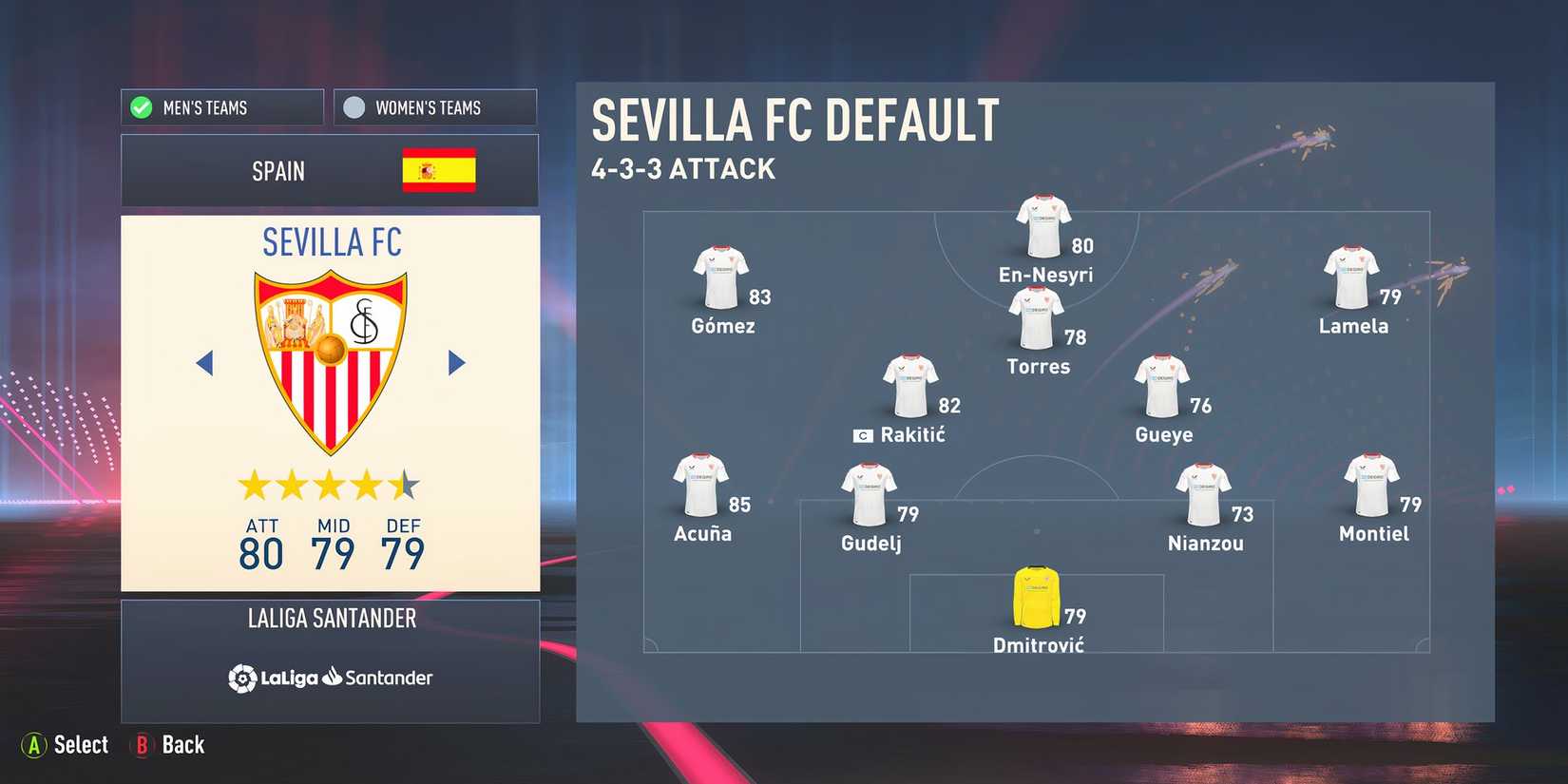Select Montiel at right back

point(1372,485)
